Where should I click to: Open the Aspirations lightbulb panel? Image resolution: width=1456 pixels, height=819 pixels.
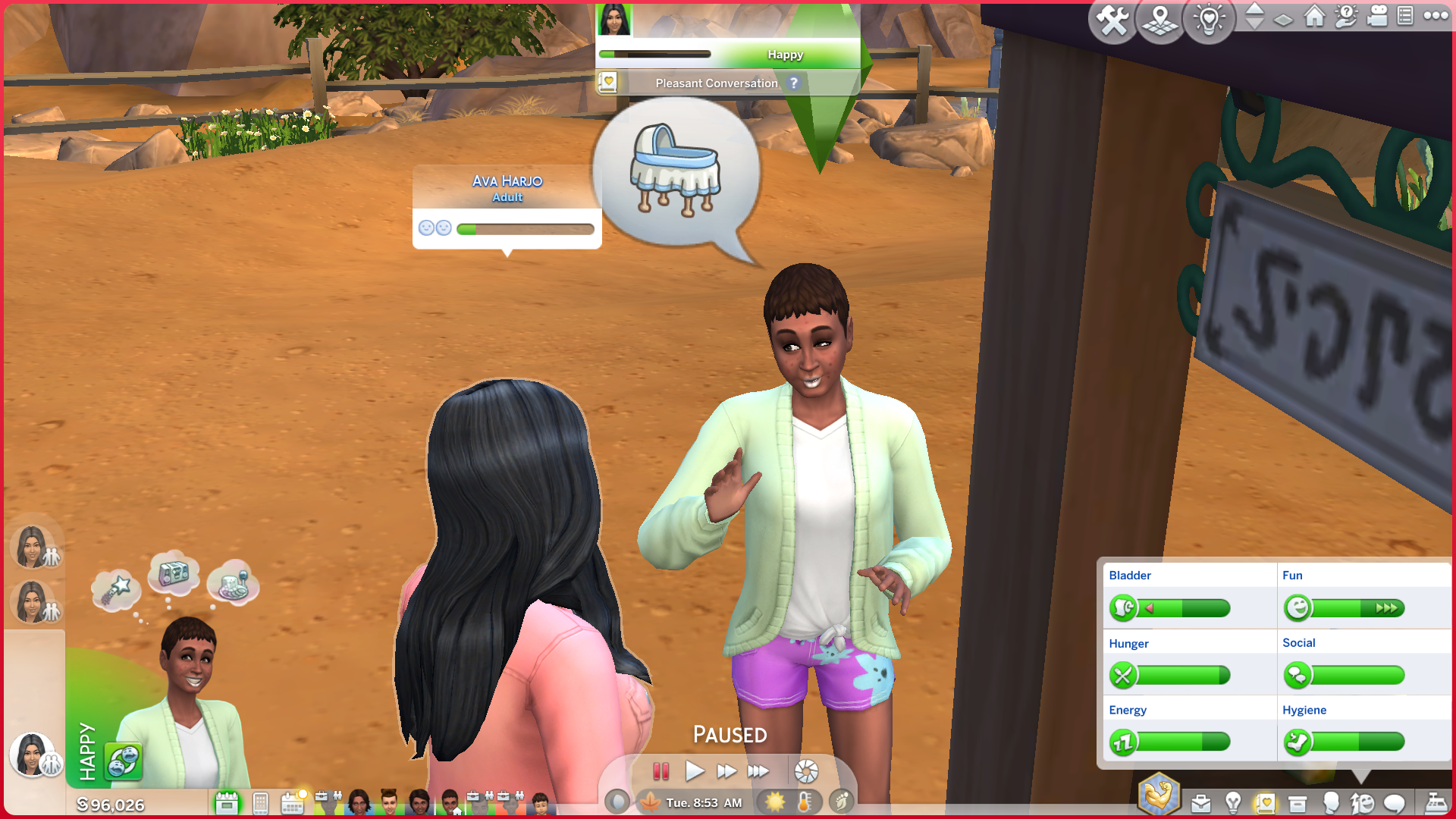tap(1233, 803)
